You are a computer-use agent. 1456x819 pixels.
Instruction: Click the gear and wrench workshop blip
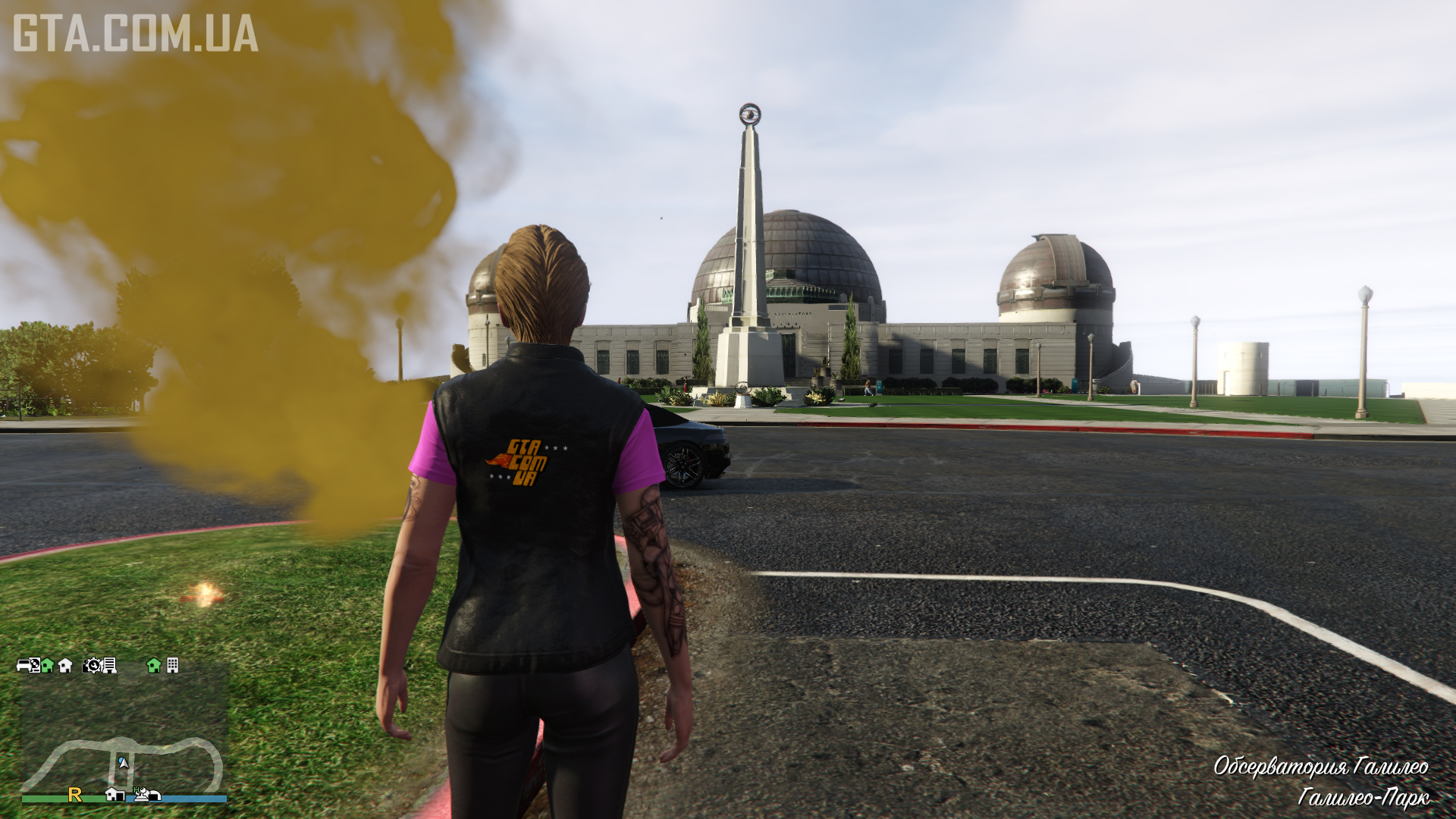93,665
